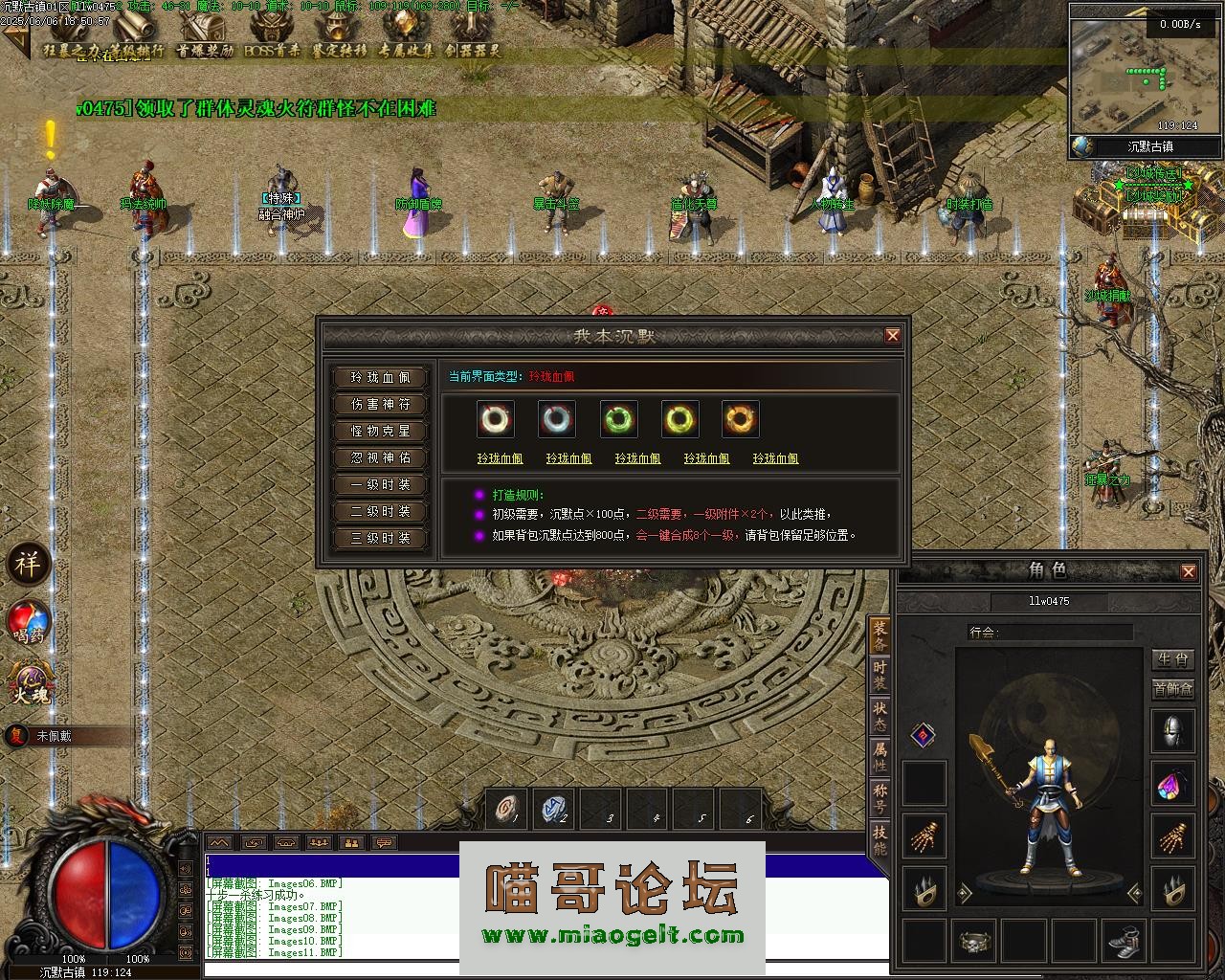Show the 属性 attributes tab
This screenshot has height=980, width=1225.
coord(880,757)
